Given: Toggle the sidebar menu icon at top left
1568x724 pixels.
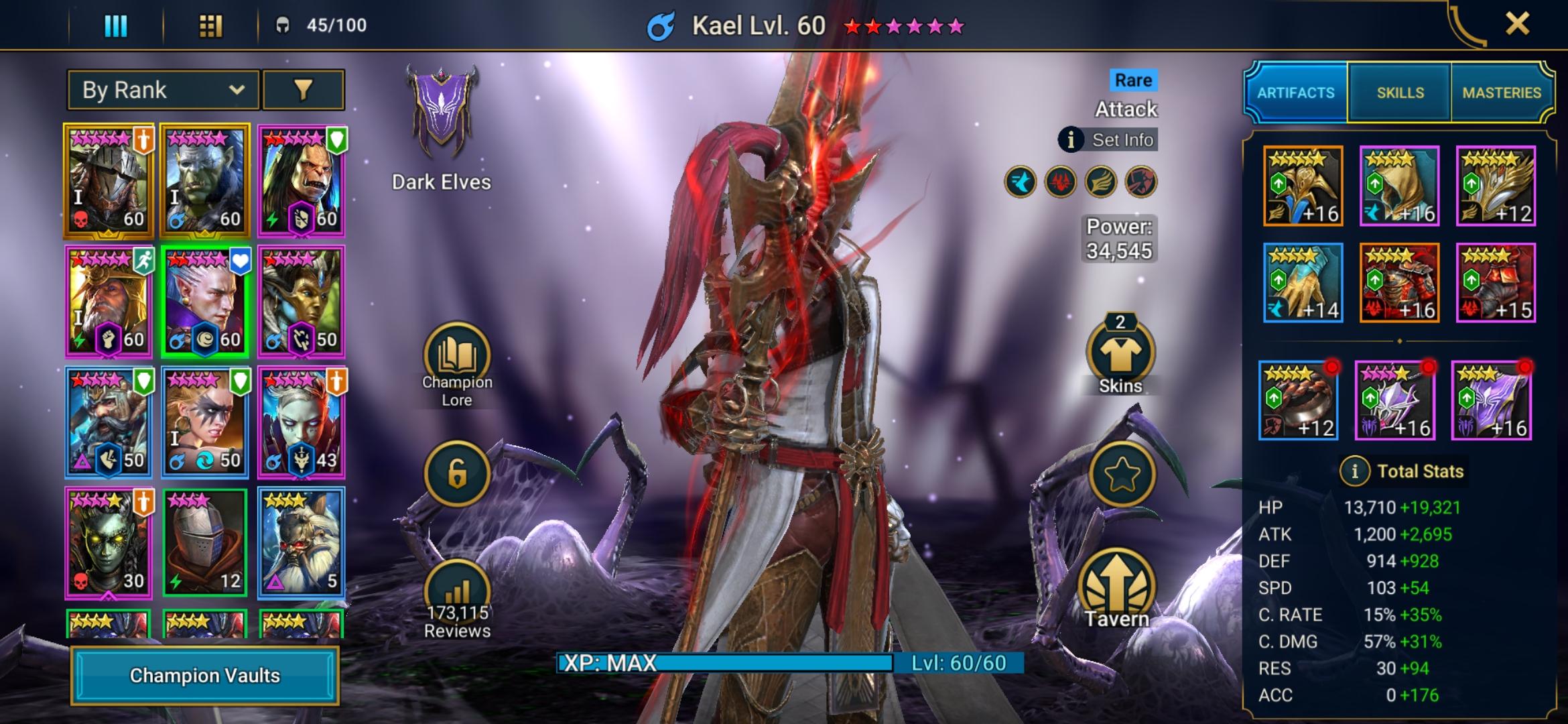Looking at the screenshot, I should point(115,25).
